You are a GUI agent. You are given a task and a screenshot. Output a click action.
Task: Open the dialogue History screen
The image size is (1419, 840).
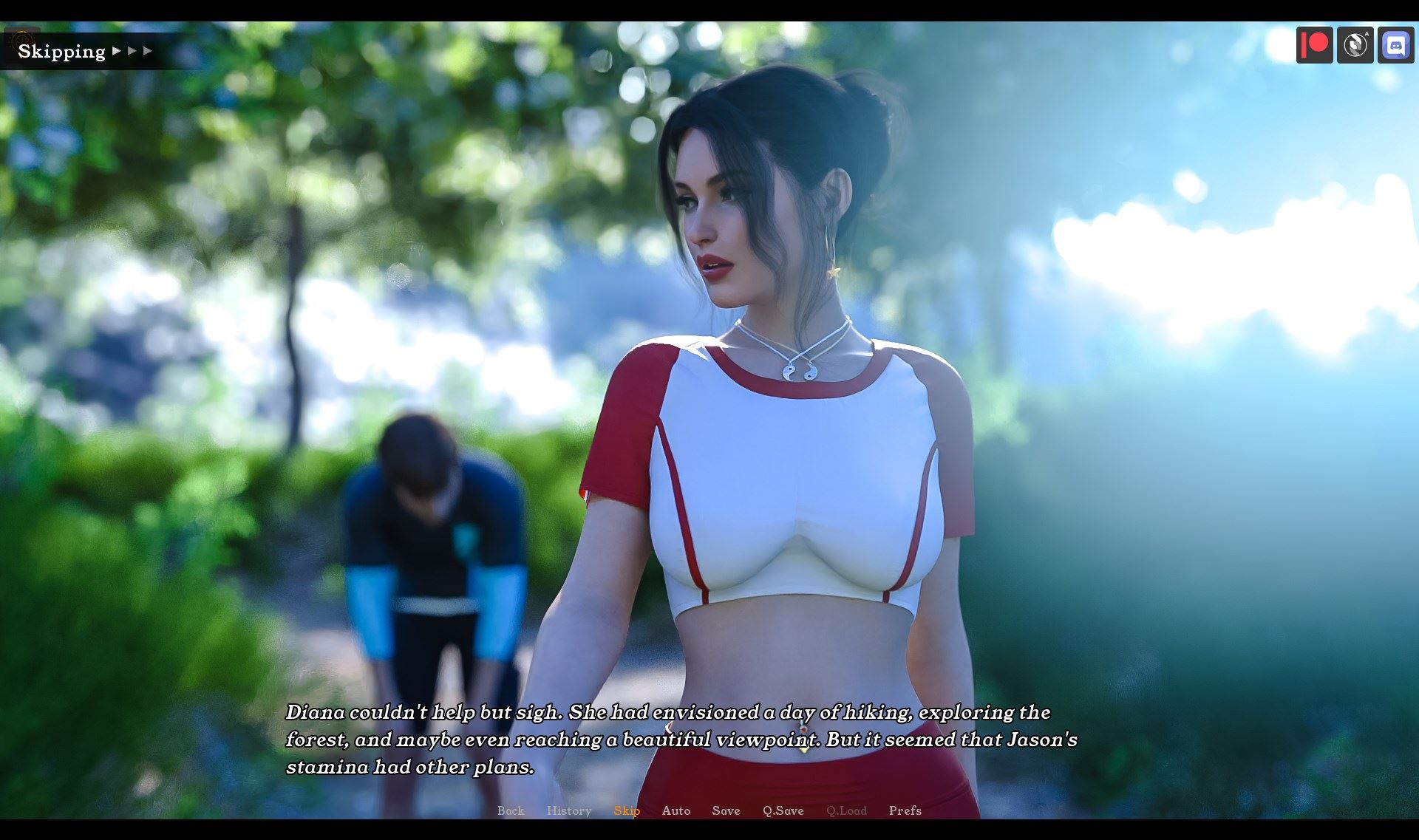tap(568, 810)
